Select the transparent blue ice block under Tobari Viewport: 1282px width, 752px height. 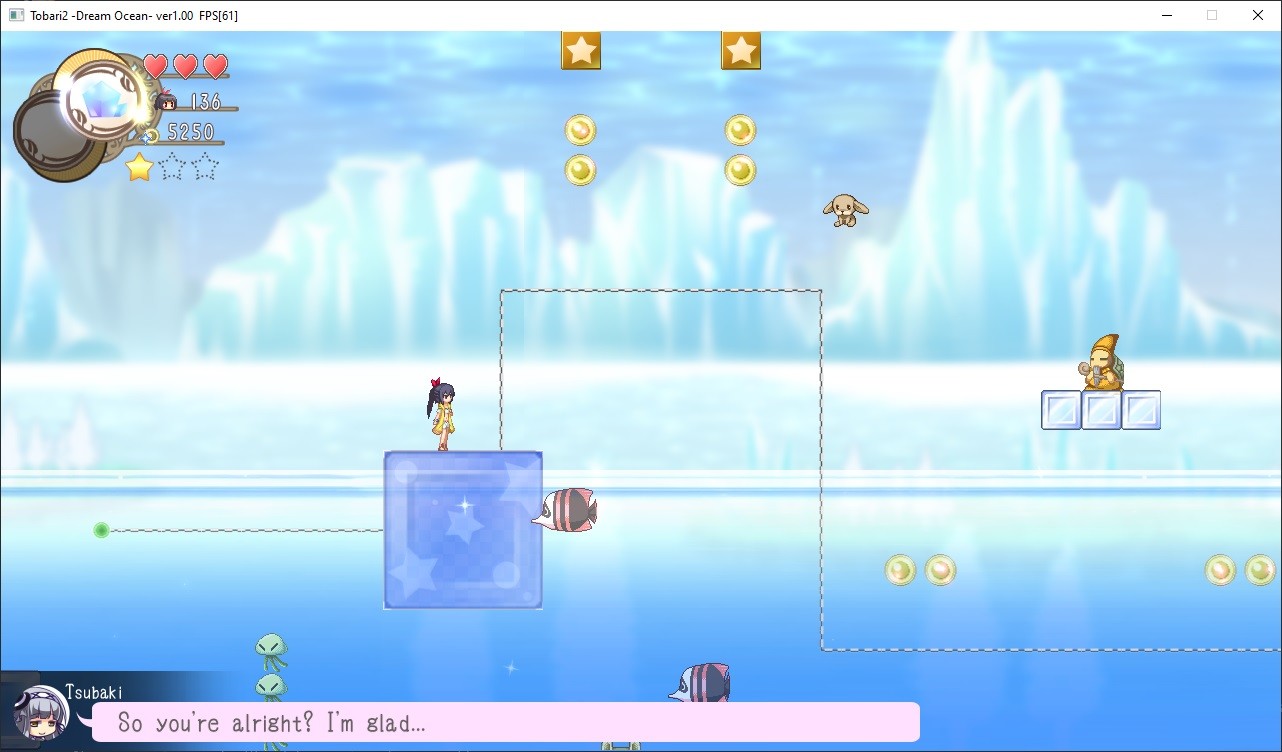463,530
